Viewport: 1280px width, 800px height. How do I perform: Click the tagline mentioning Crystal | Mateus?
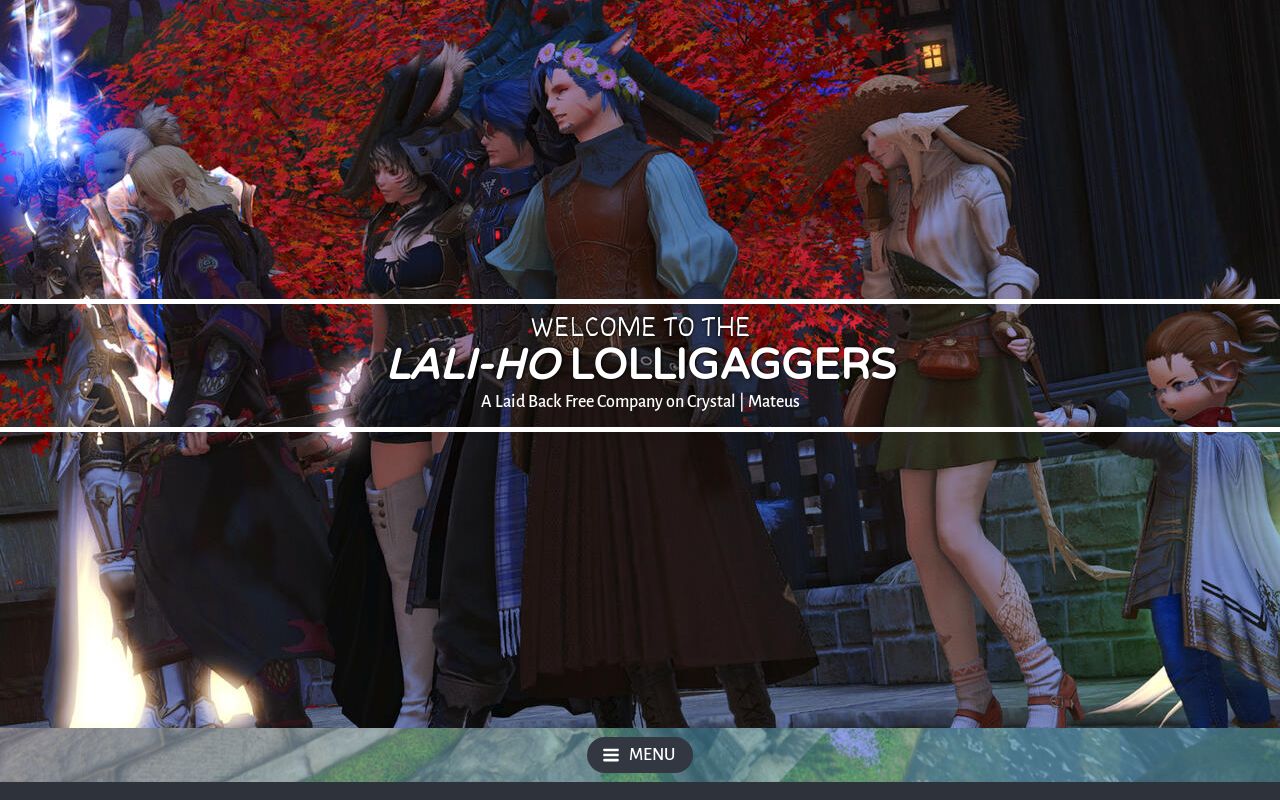(x=640, y=401)
